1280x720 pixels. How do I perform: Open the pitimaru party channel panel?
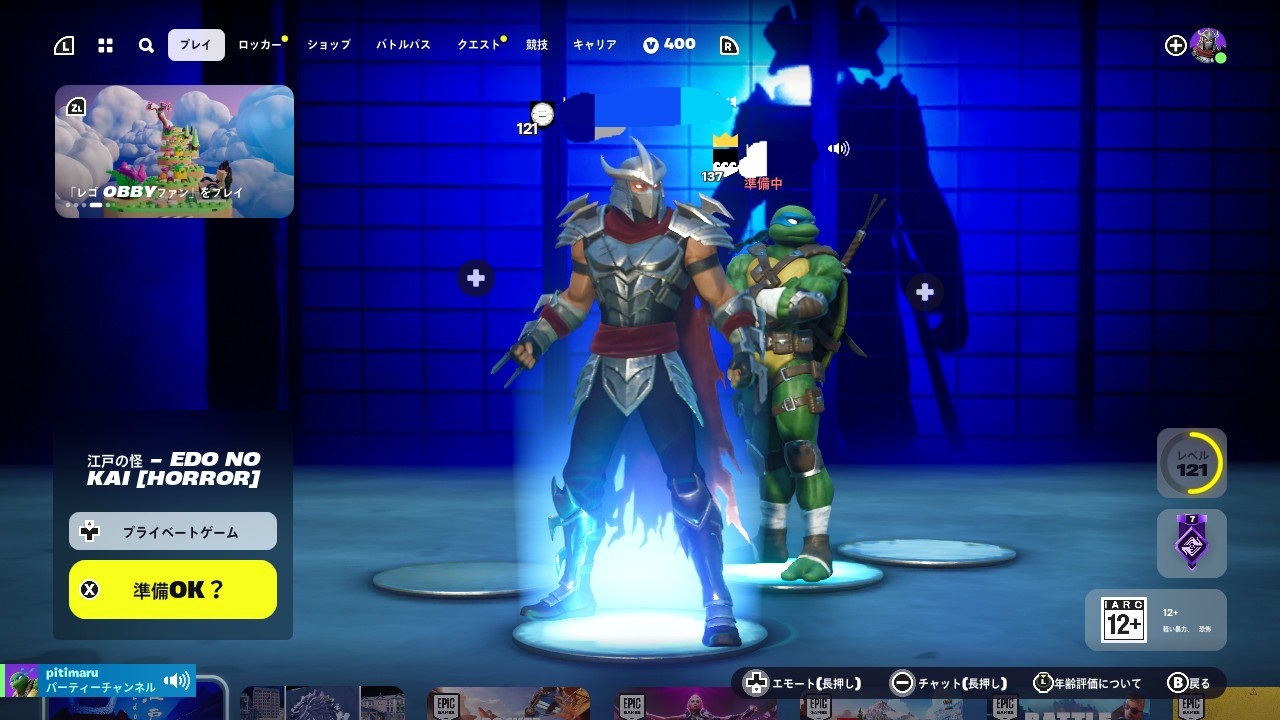(98, 681)
